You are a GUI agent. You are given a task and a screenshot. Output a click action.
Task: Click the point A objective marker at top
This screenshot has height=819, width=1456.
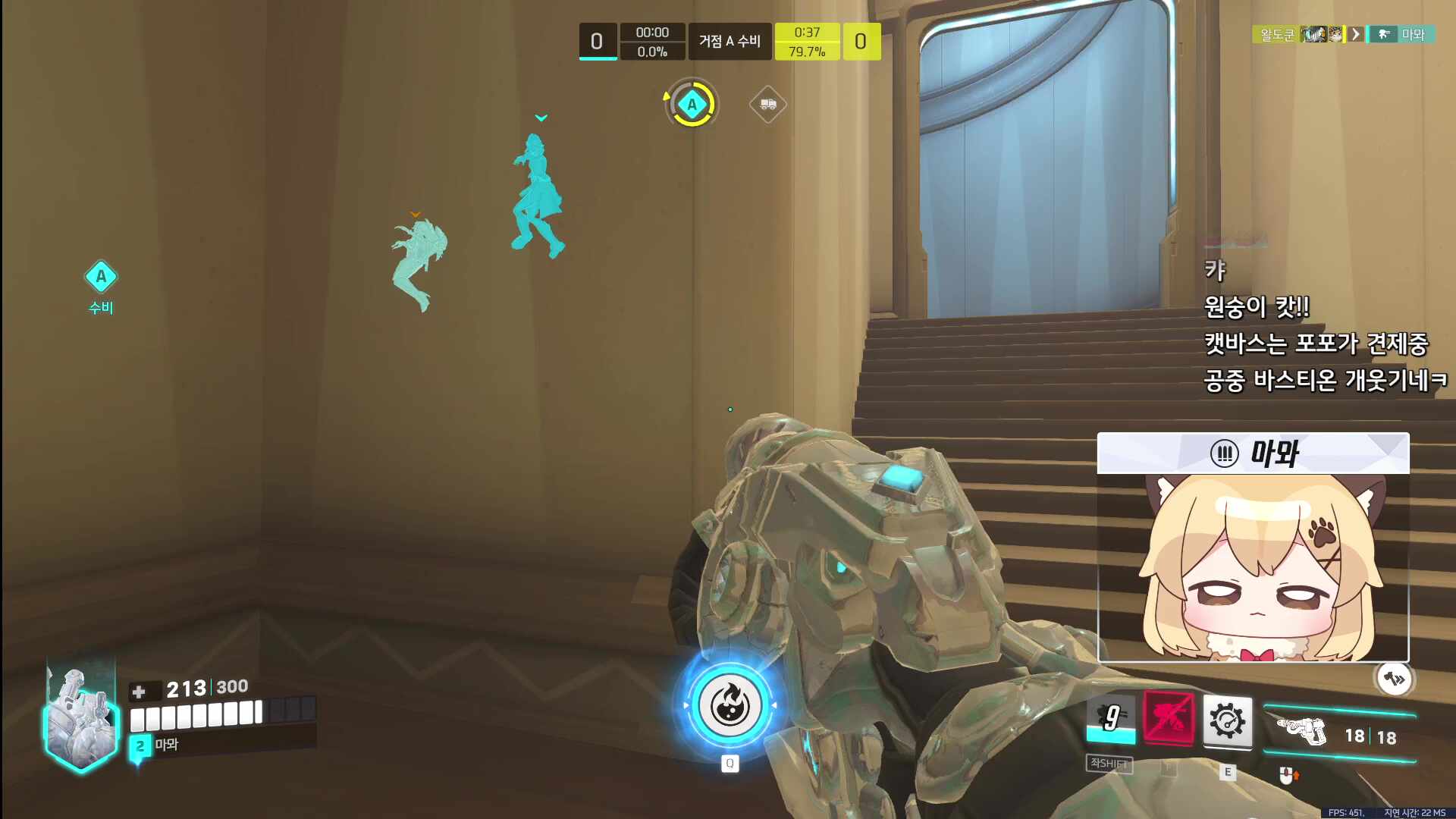point(692,105)
